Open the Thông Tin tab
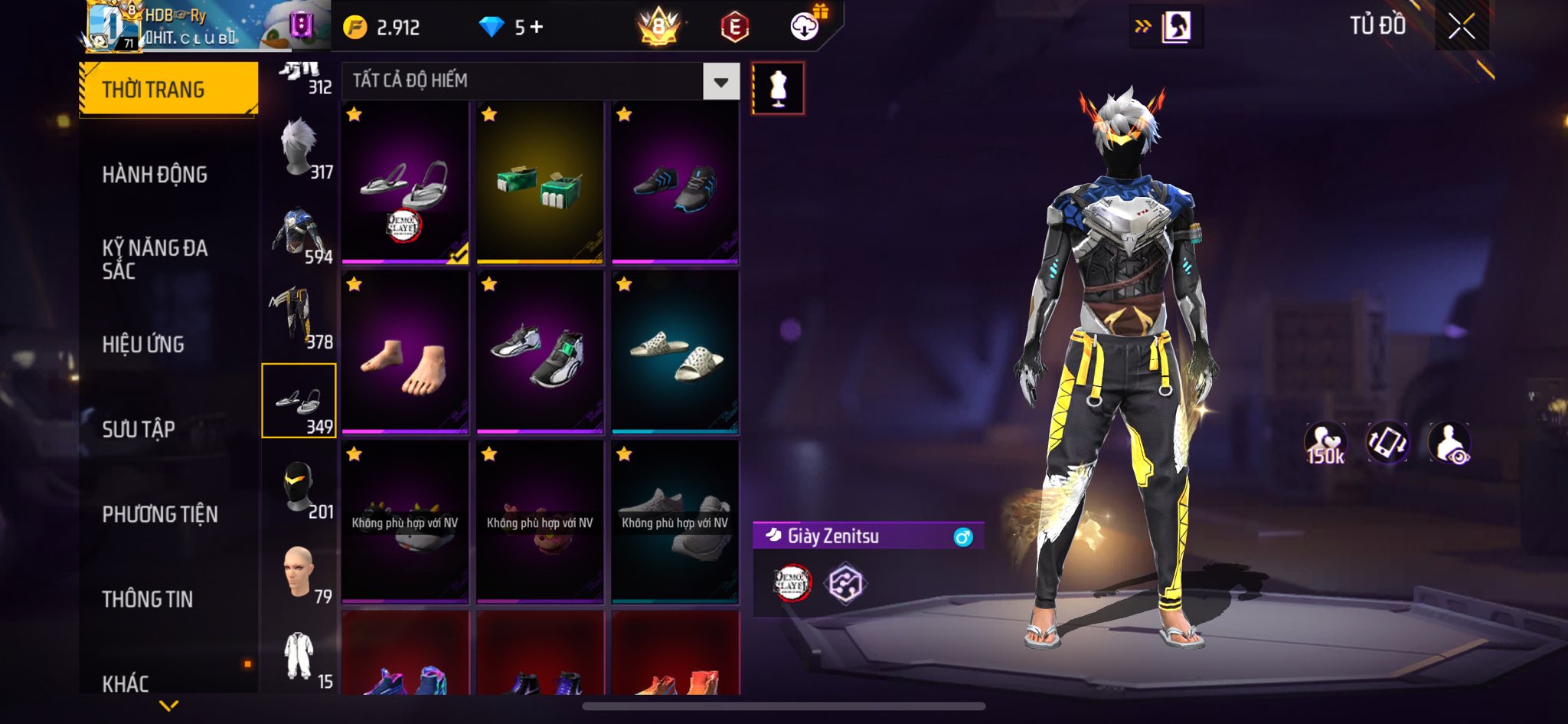 click(x=148, y=599)
